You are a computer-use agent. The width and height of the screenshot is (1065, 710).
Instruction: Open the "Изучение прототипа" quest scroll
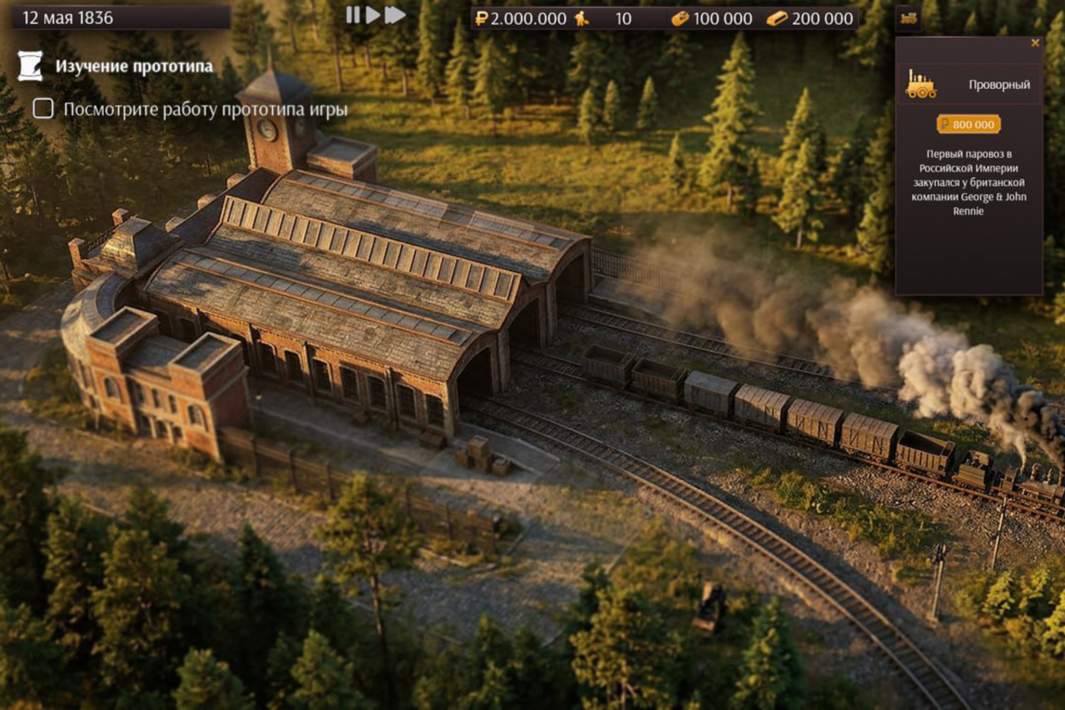(x=31, y=66)
